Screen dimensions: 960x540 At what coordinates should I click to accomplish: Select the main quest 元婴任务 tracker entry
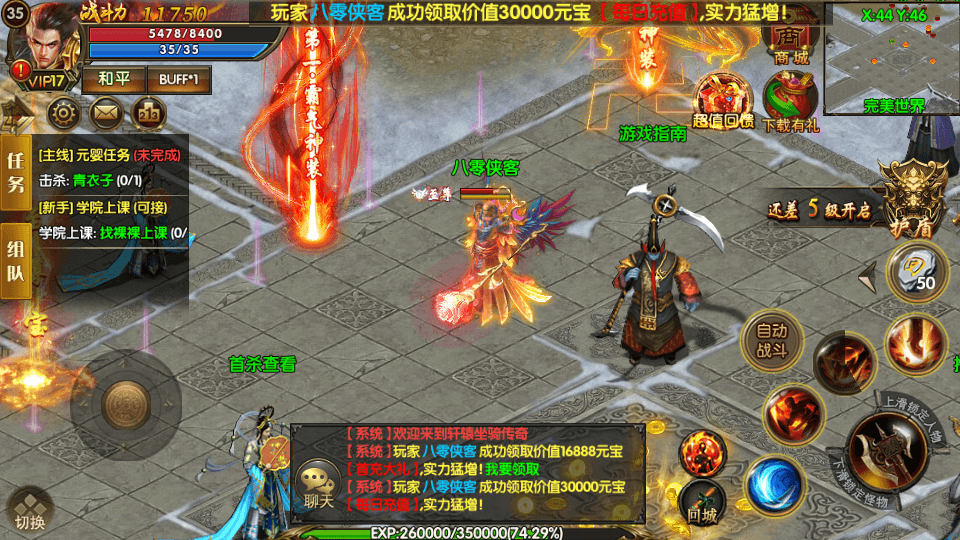tap(108, 156)
